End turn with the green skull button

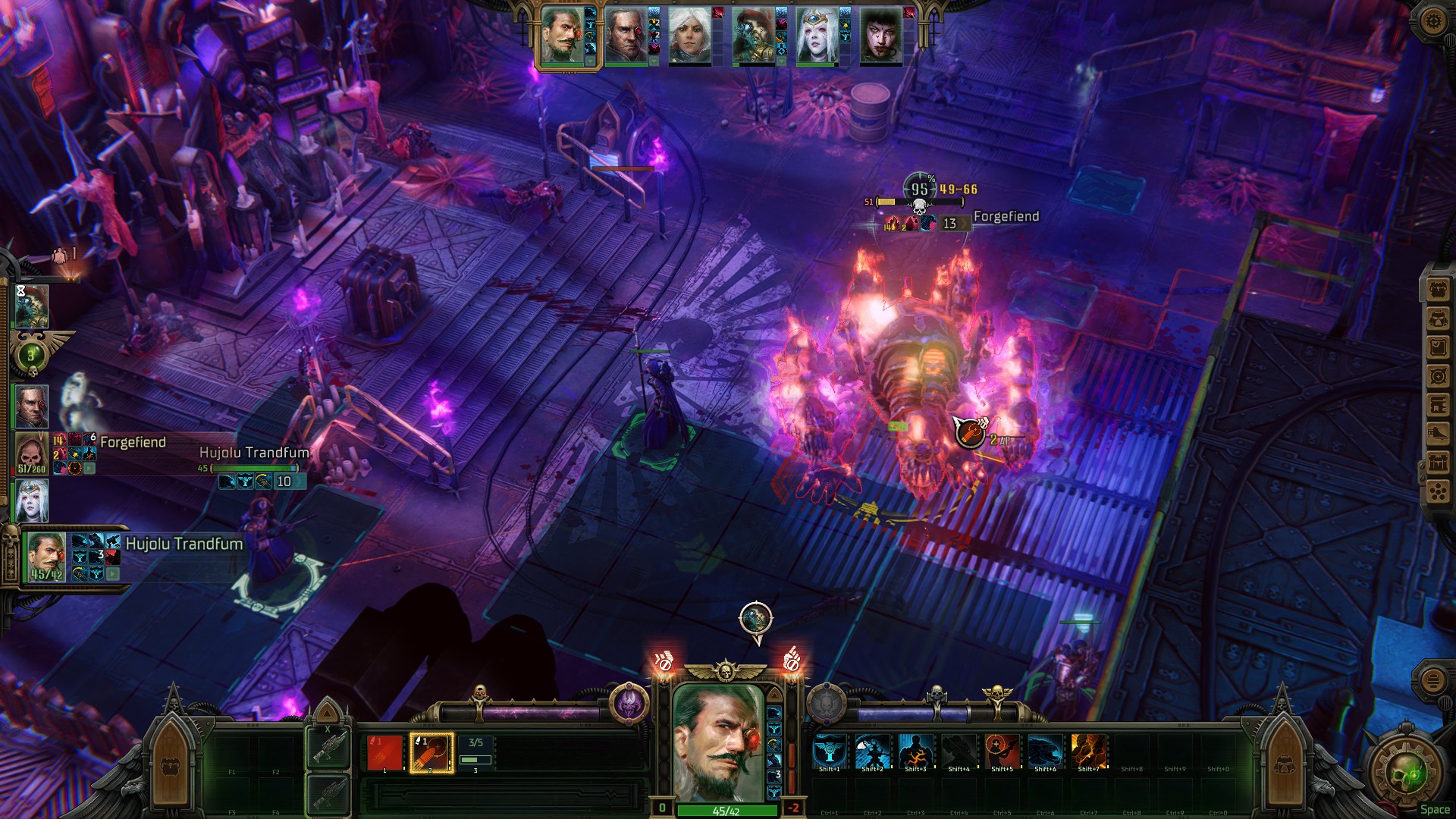coord(1402,773)
